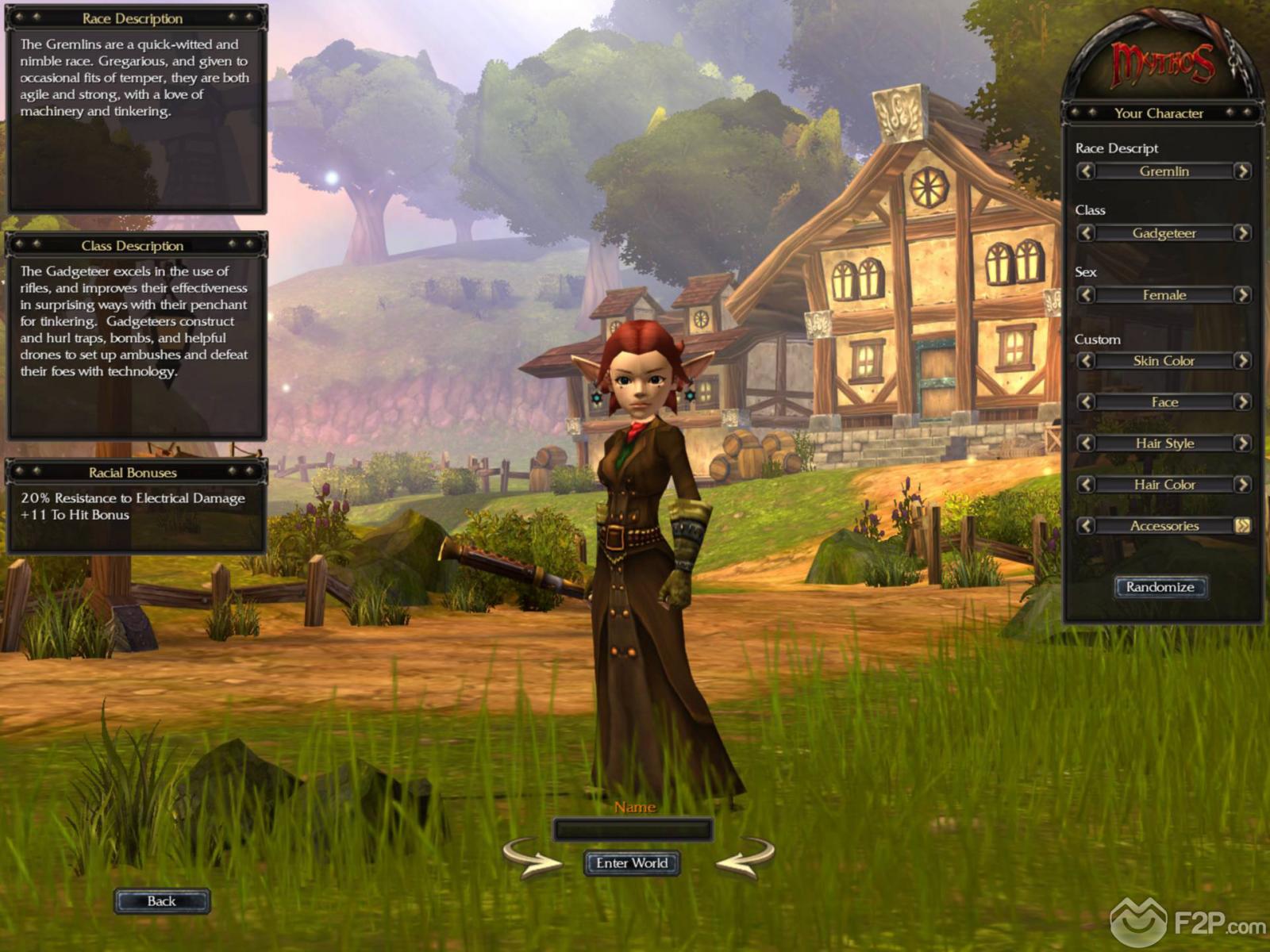Change sex with left arrow beside Female
This screenshot has width=1270, height=952.
pyautogui.click(x=1086, y=295)
